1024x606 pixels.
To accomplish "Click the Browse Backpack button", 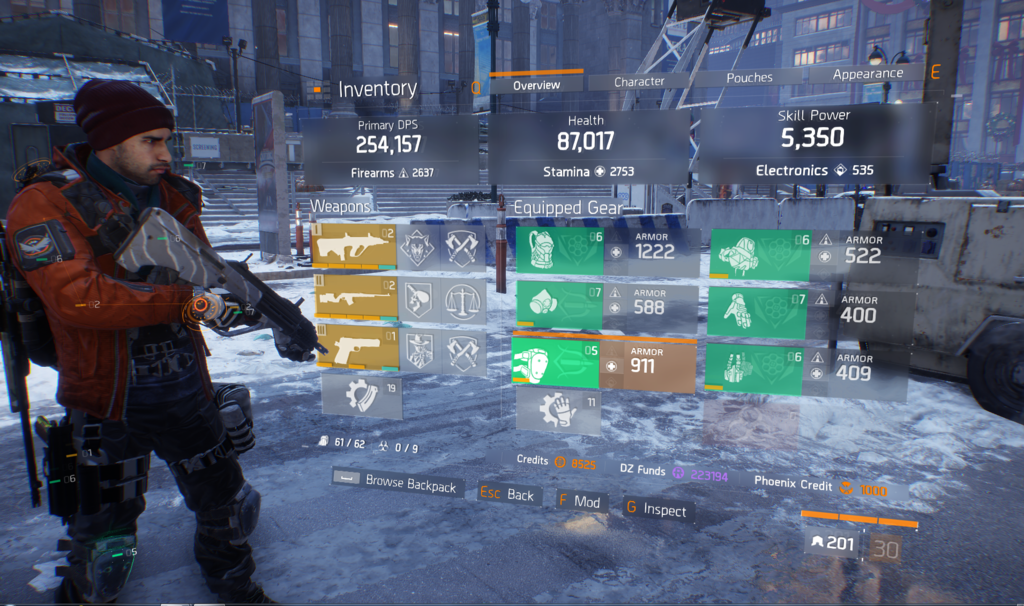I will point(397,484).
